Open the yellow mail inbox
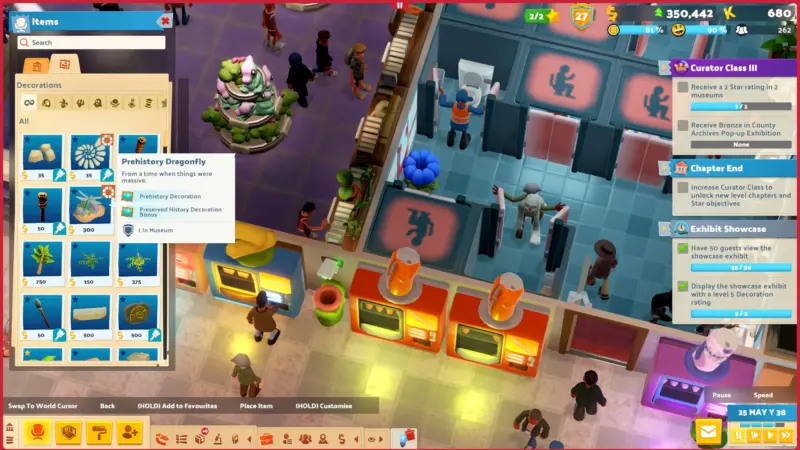Viewport: 800px width, 450px height. [708, 432]
